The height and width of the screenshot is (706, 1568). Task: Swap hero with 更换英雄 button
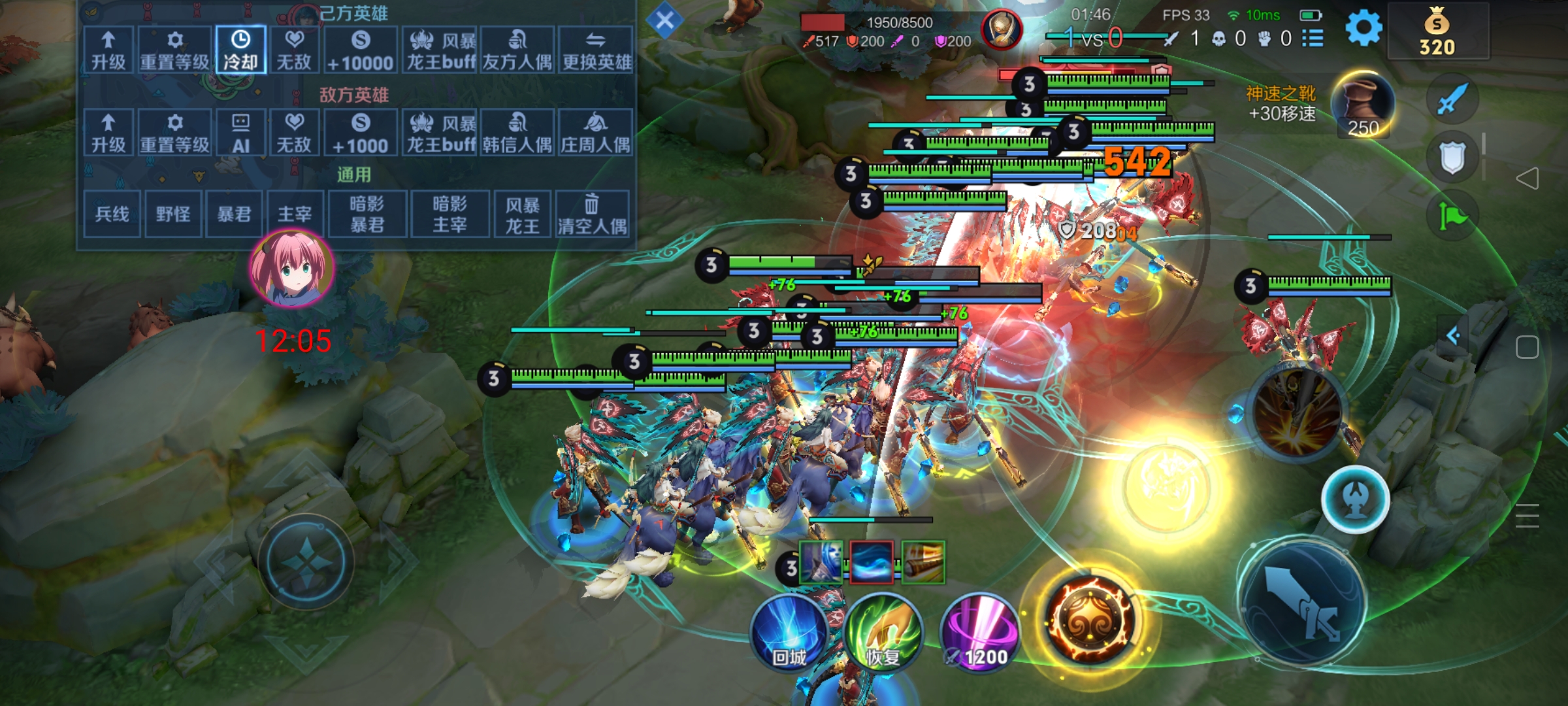tap(596, 50)
